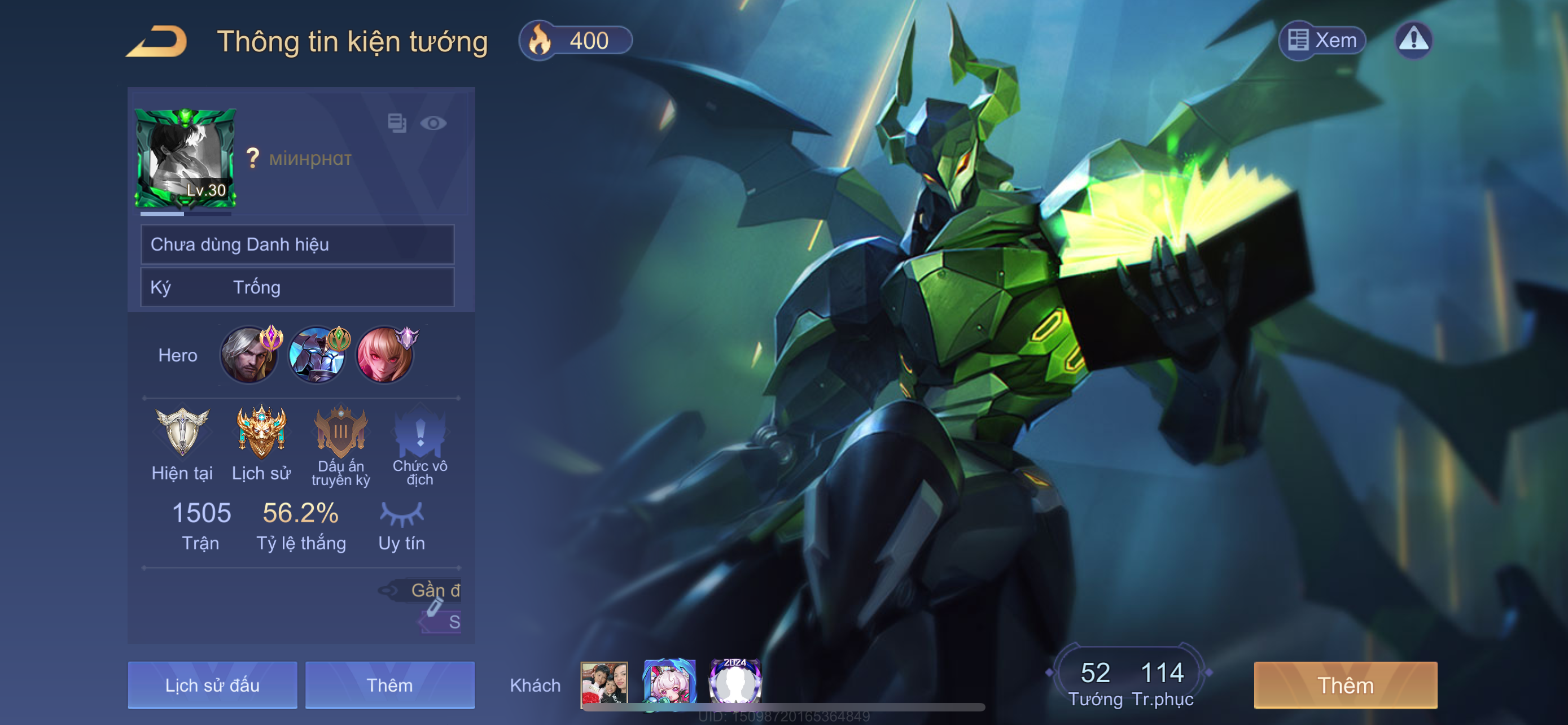Image resolution: width=1568 pixels, height=725 pixels.
Task: Show the Hiện tại current rank badge
Action: coord(182,433)
